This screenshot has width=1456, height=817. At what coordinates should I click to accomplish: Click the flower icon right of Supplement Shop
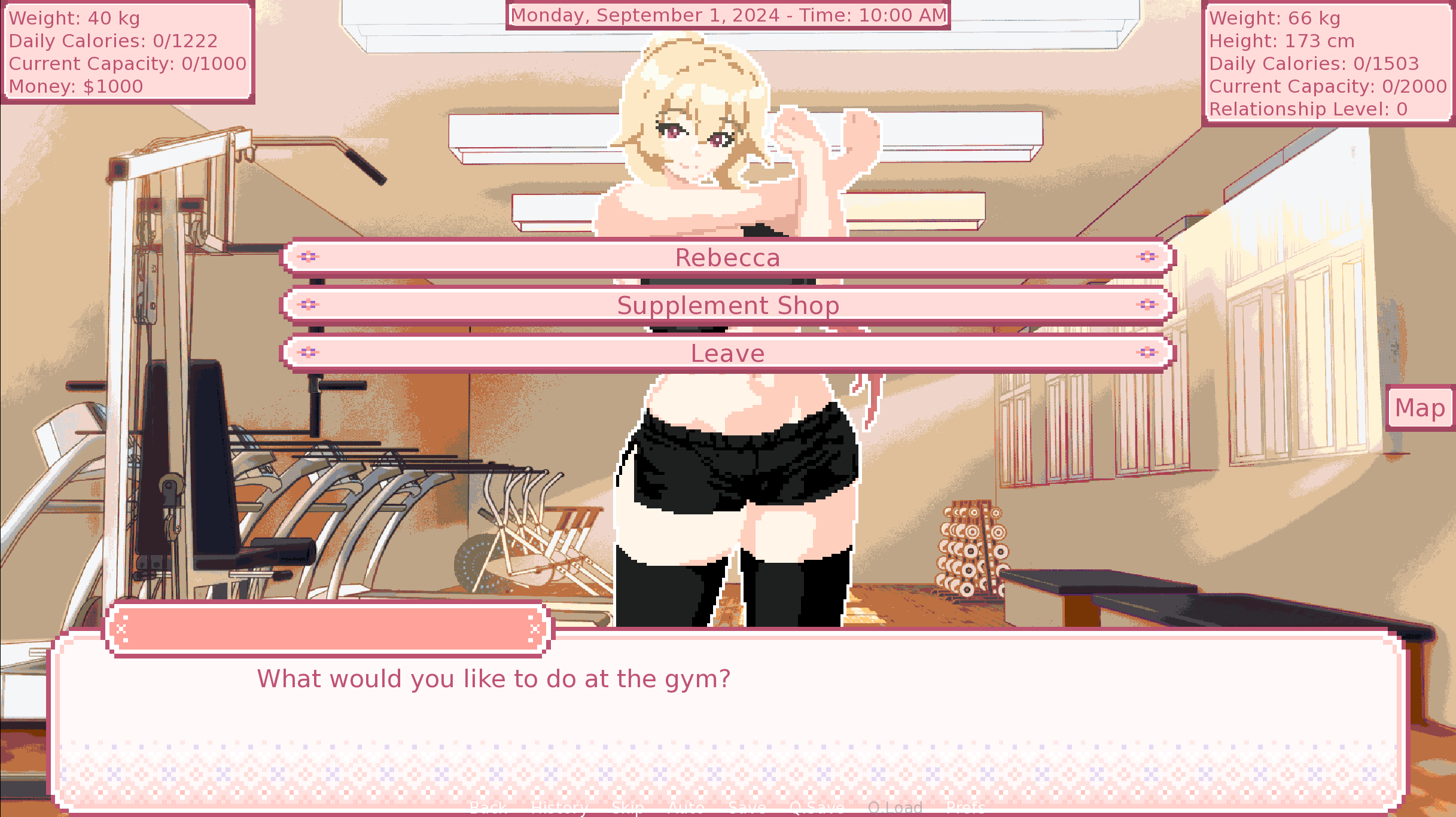1147,305
